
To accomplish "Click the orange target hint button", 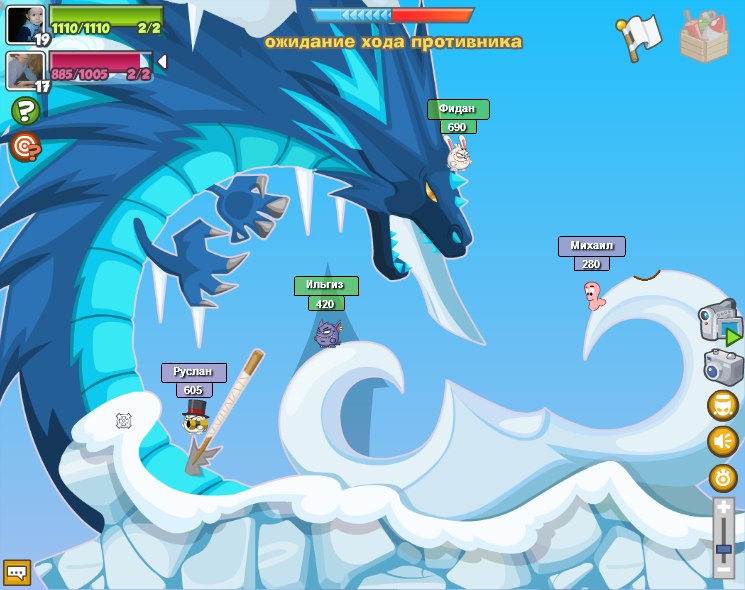I will click(x=25, y=147).
